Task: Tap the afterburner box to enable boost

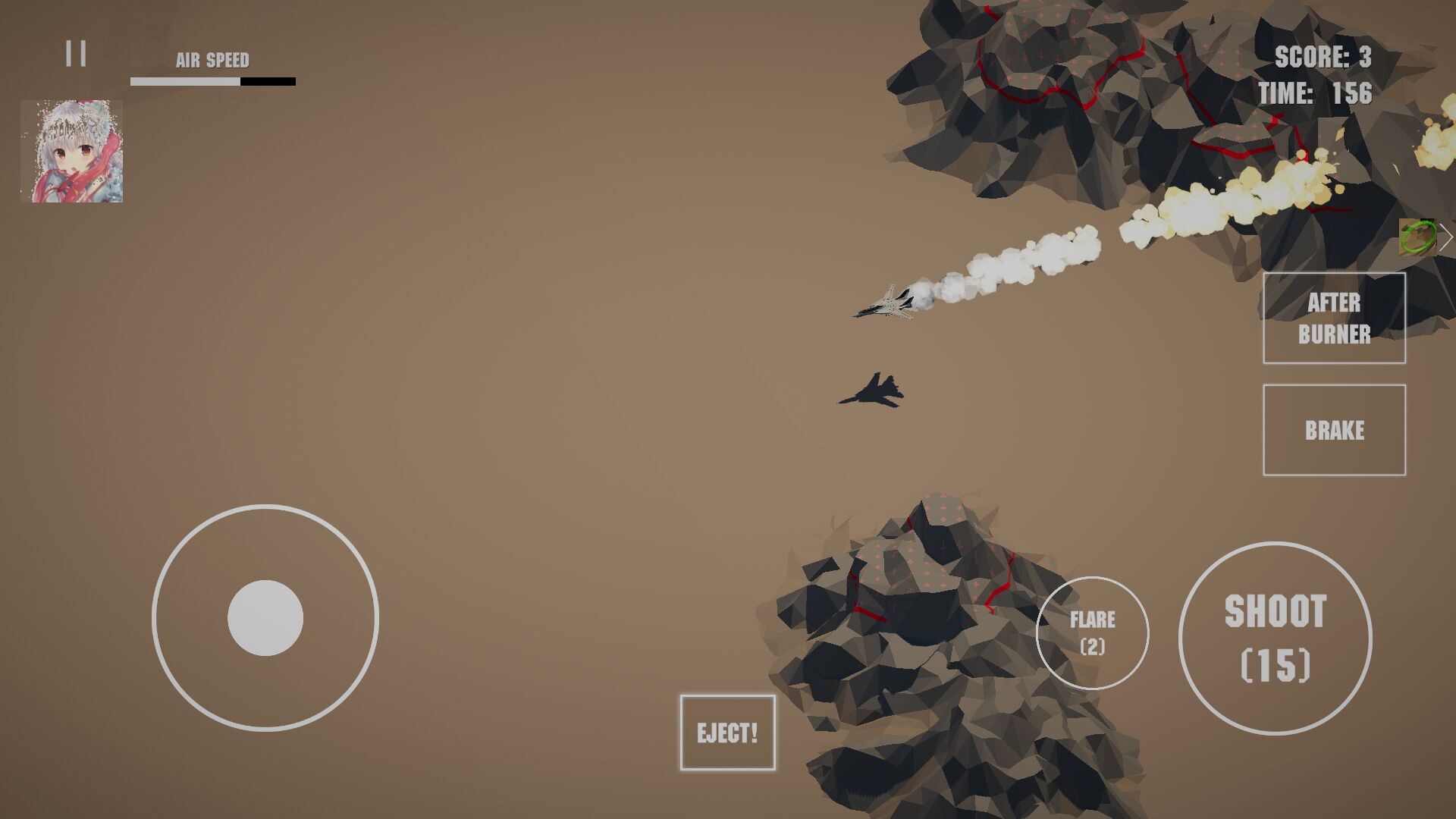Action: tap(1334, 318)
